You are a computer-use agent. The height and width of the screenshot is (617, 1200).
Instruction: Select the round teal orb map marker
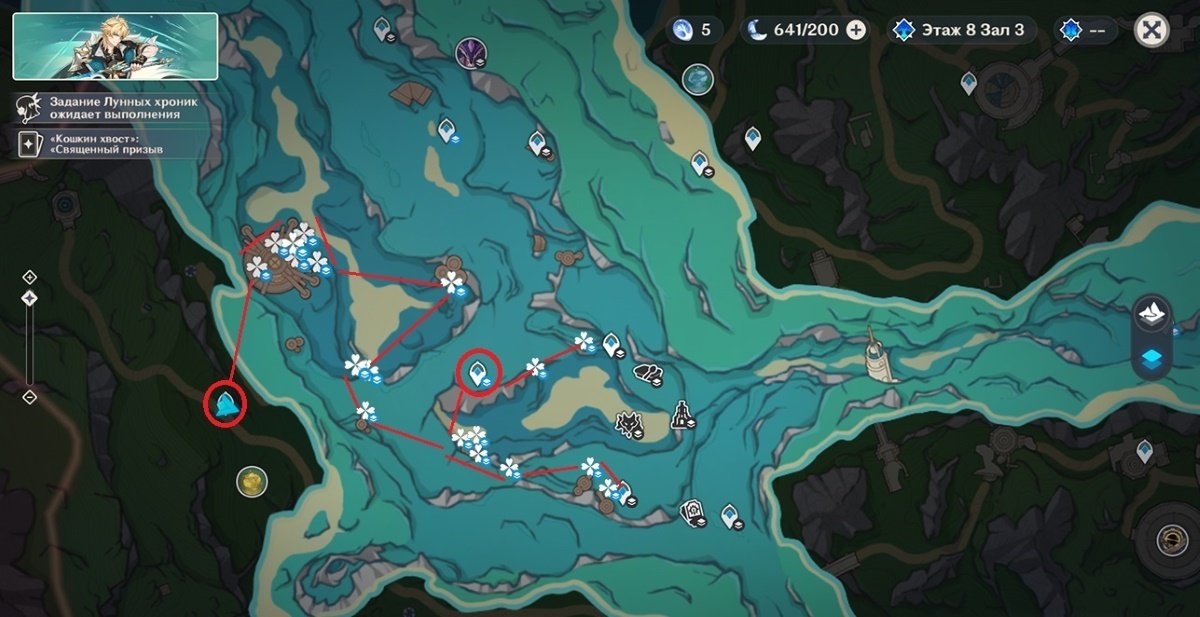[697, 78]
